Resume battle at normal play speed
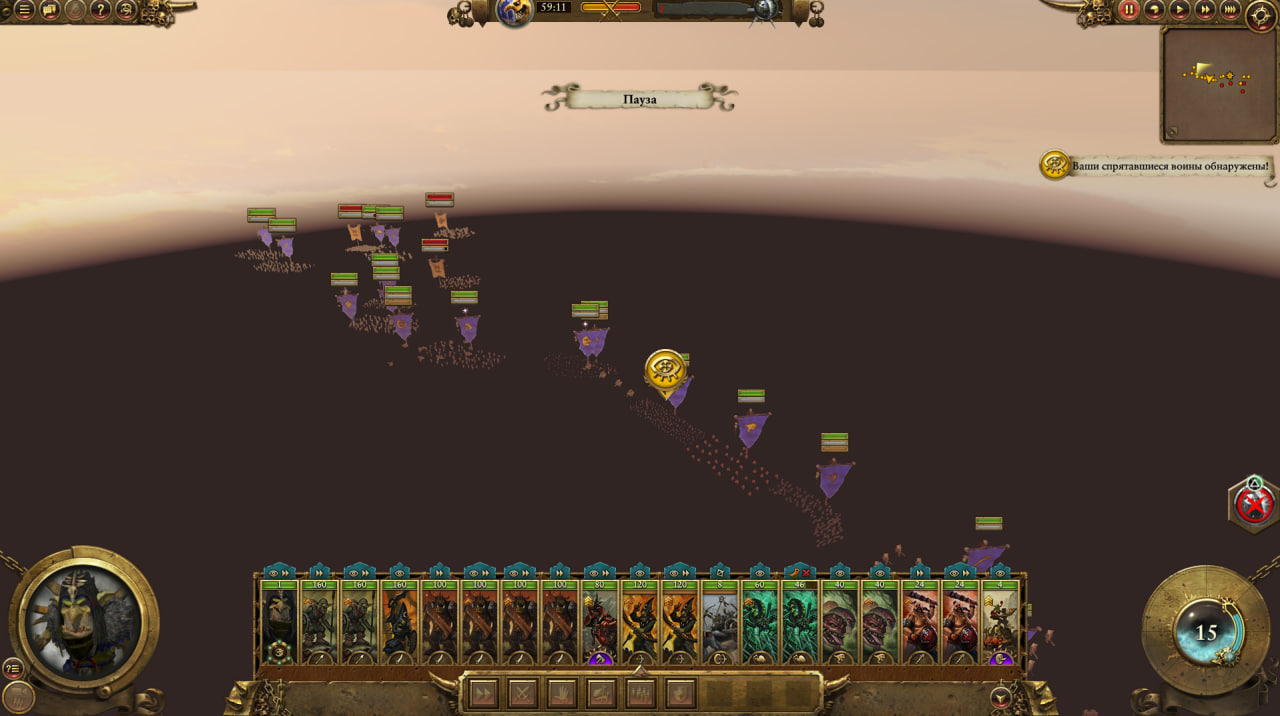The width and height of the screenshot is (1280, 716). coord(1180,10)
